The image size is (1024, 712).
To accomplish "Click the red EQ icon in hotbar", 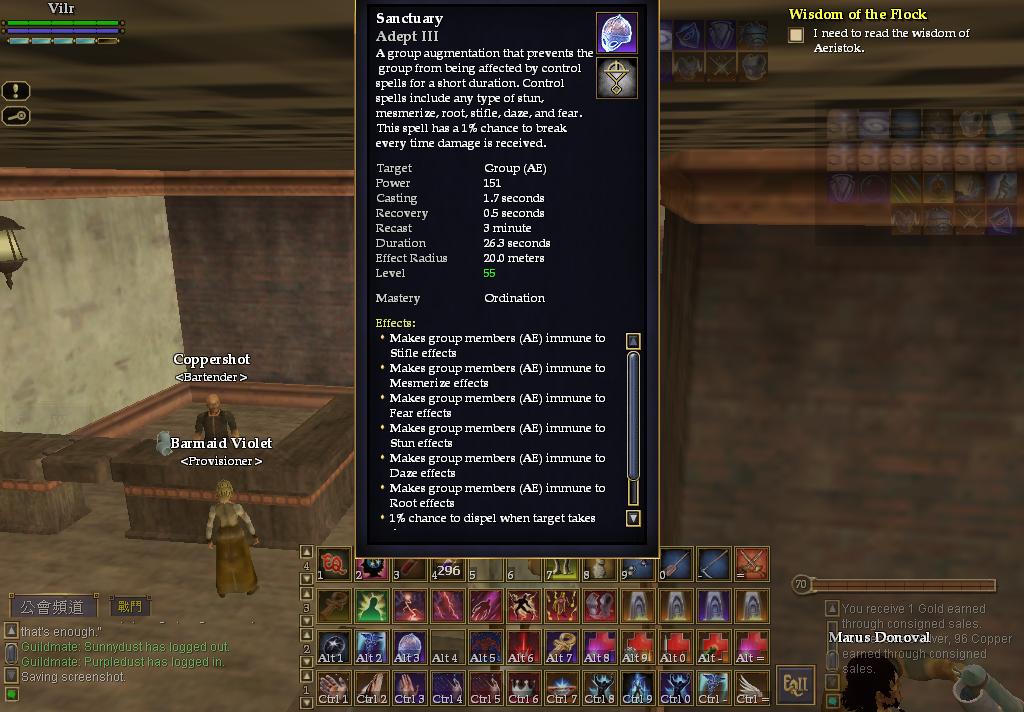I will click(x=333, y=564).
